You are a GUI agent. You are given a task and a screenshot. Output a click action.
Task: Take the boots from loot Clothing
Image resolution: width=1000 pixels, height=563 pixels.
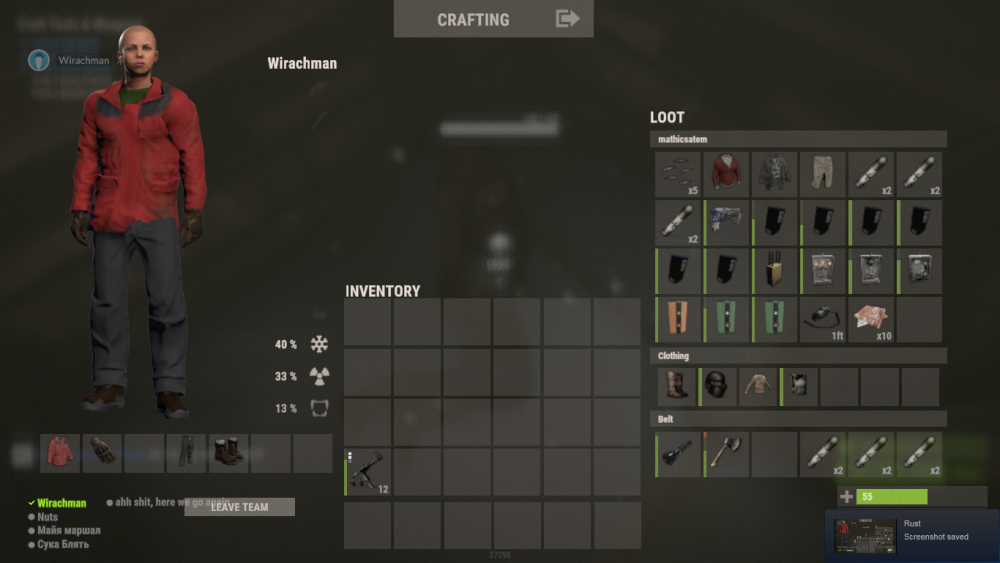678,386
